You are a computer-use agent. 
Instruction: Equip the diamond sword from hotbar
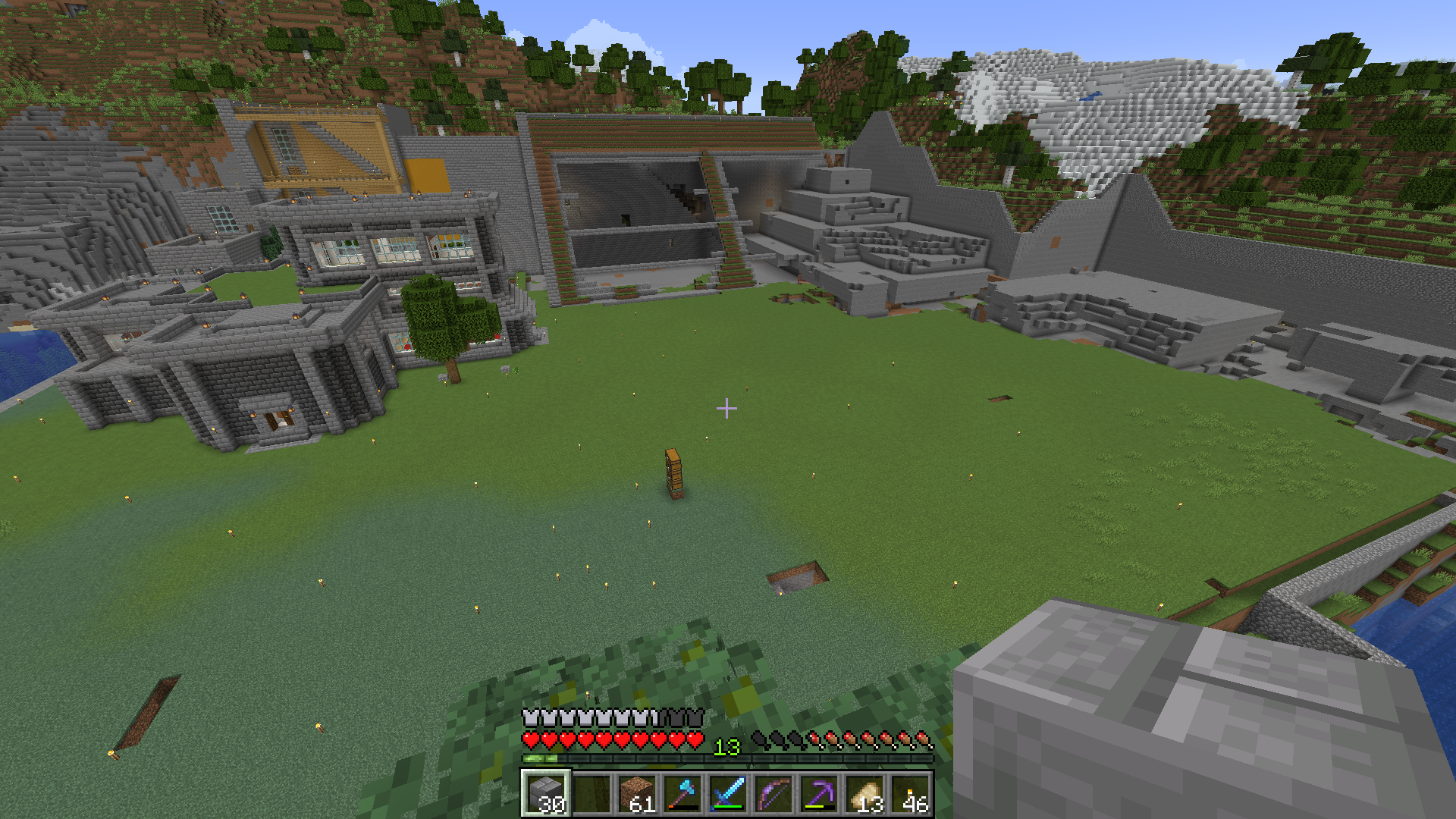727,793
